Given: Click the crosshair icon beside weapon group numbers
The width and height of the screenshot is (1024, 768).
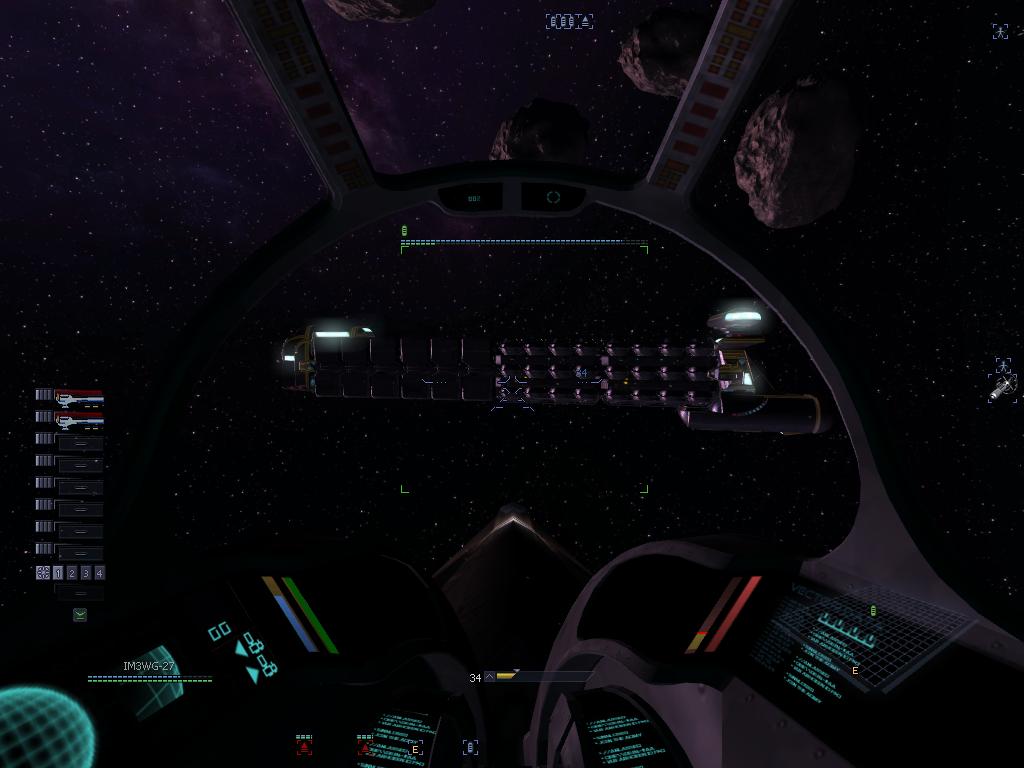Looking at the screenshot, I should tap(43, 573).
